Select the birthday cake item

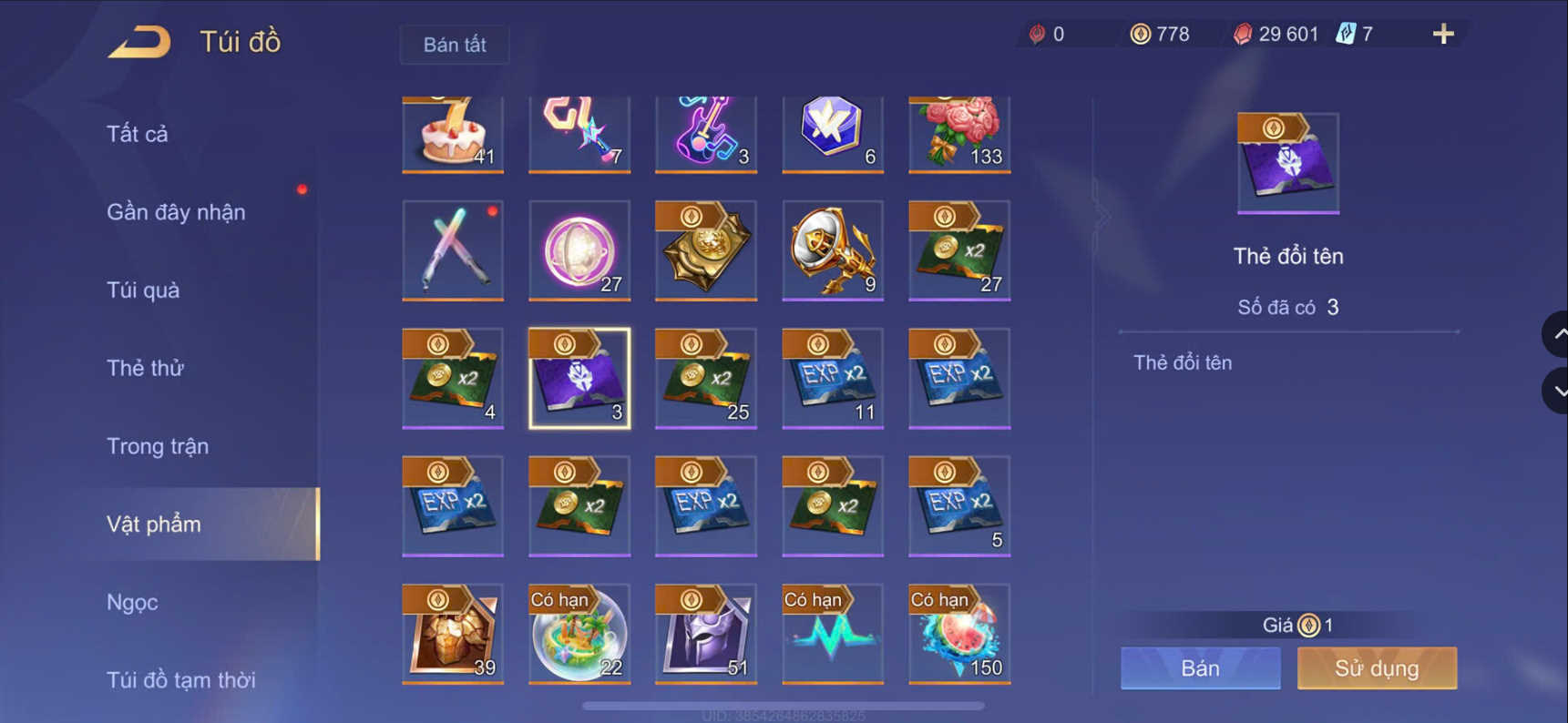coord(453,133)
